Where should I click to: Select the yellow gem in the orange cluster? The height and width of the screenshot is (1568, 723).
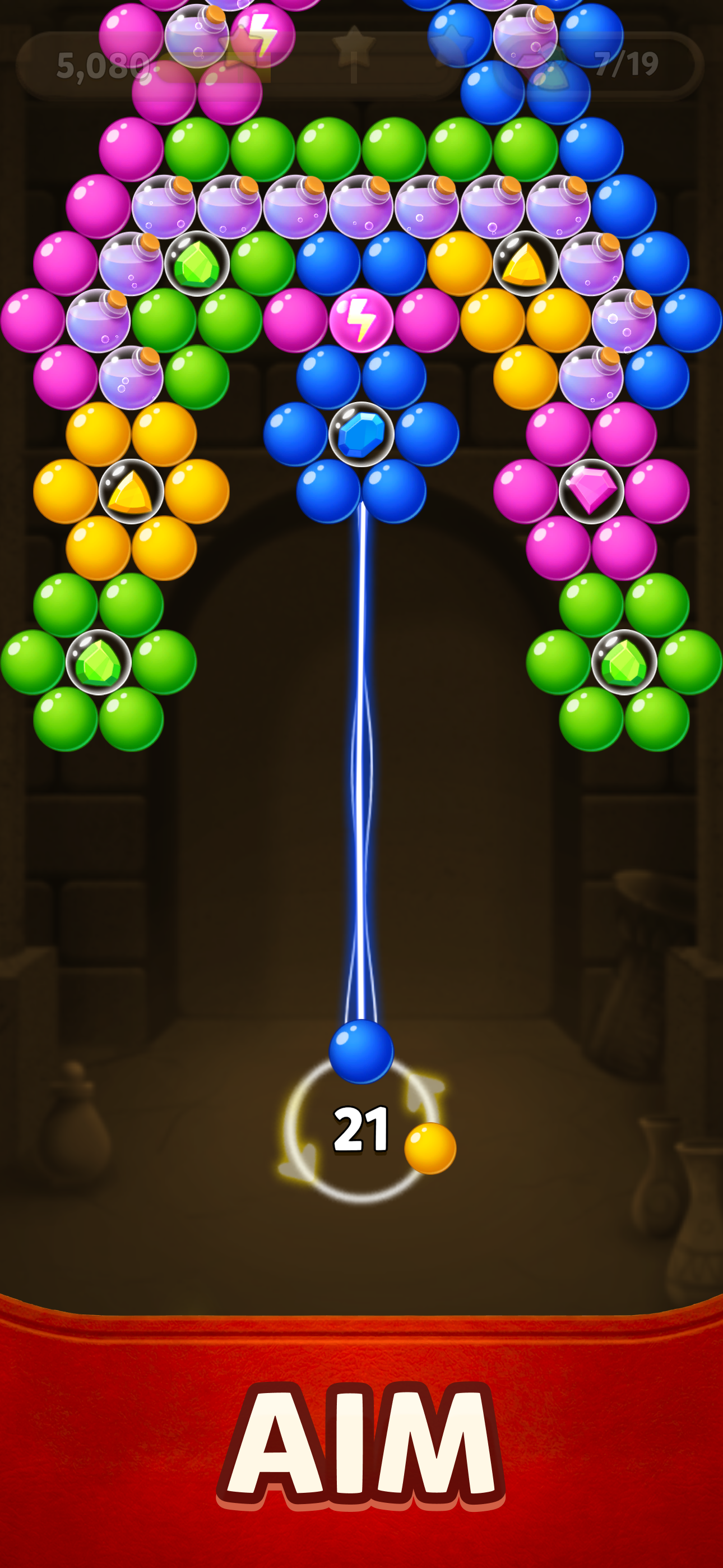tap(132, 491)
